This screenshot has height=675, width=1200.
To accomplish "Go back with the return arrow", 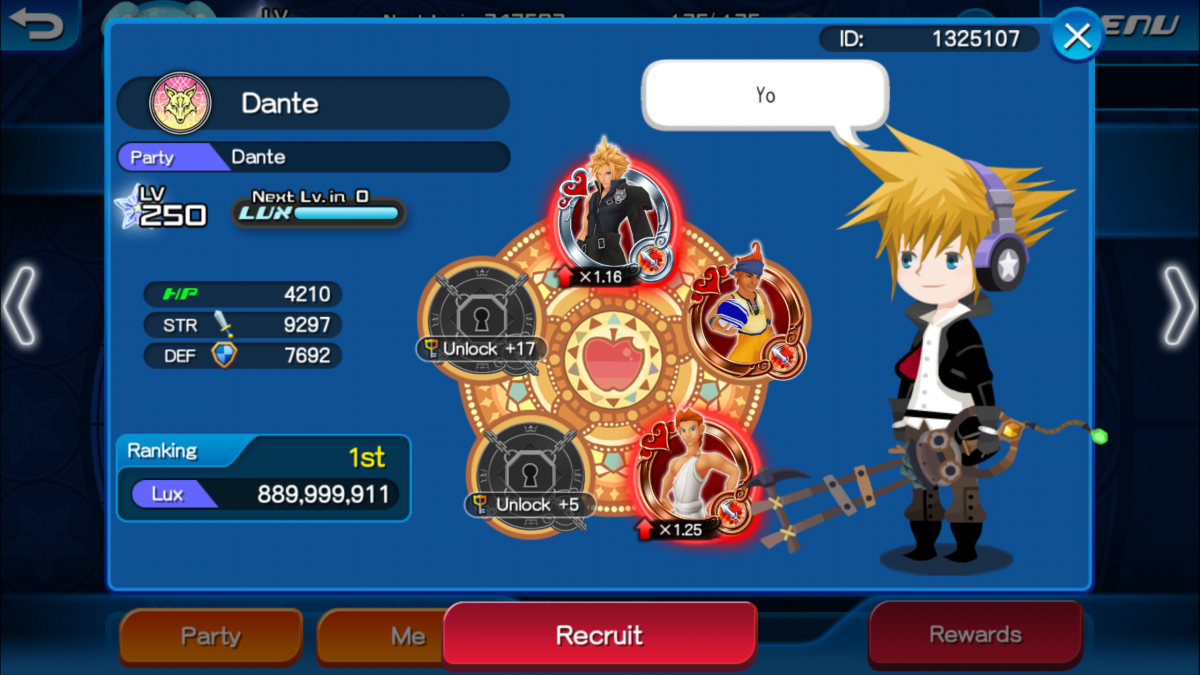I will (x=38, y=24).
